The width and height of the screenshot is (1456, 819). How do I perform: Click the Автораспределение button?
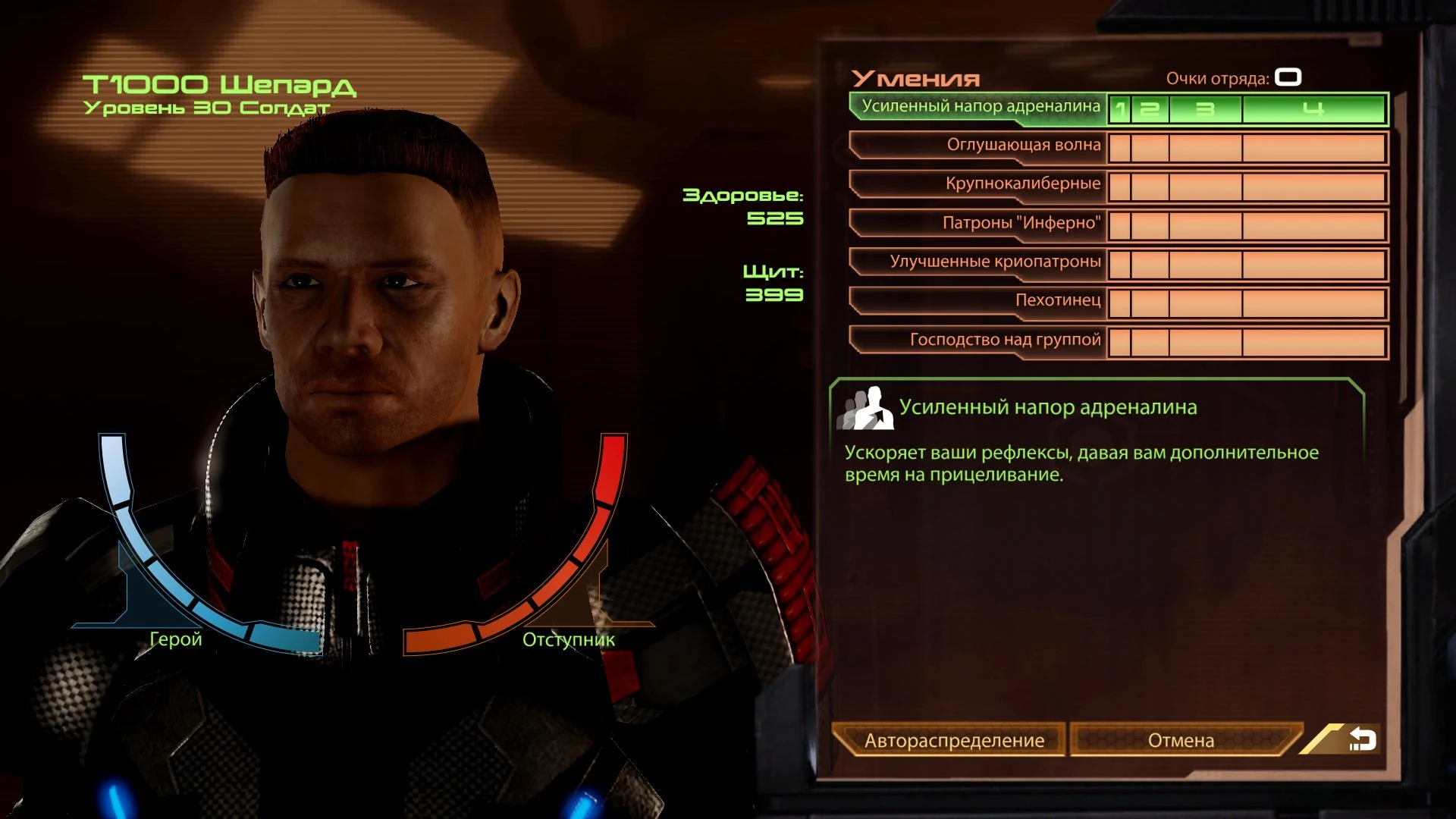pyautogui.click(x=953, y=740)
